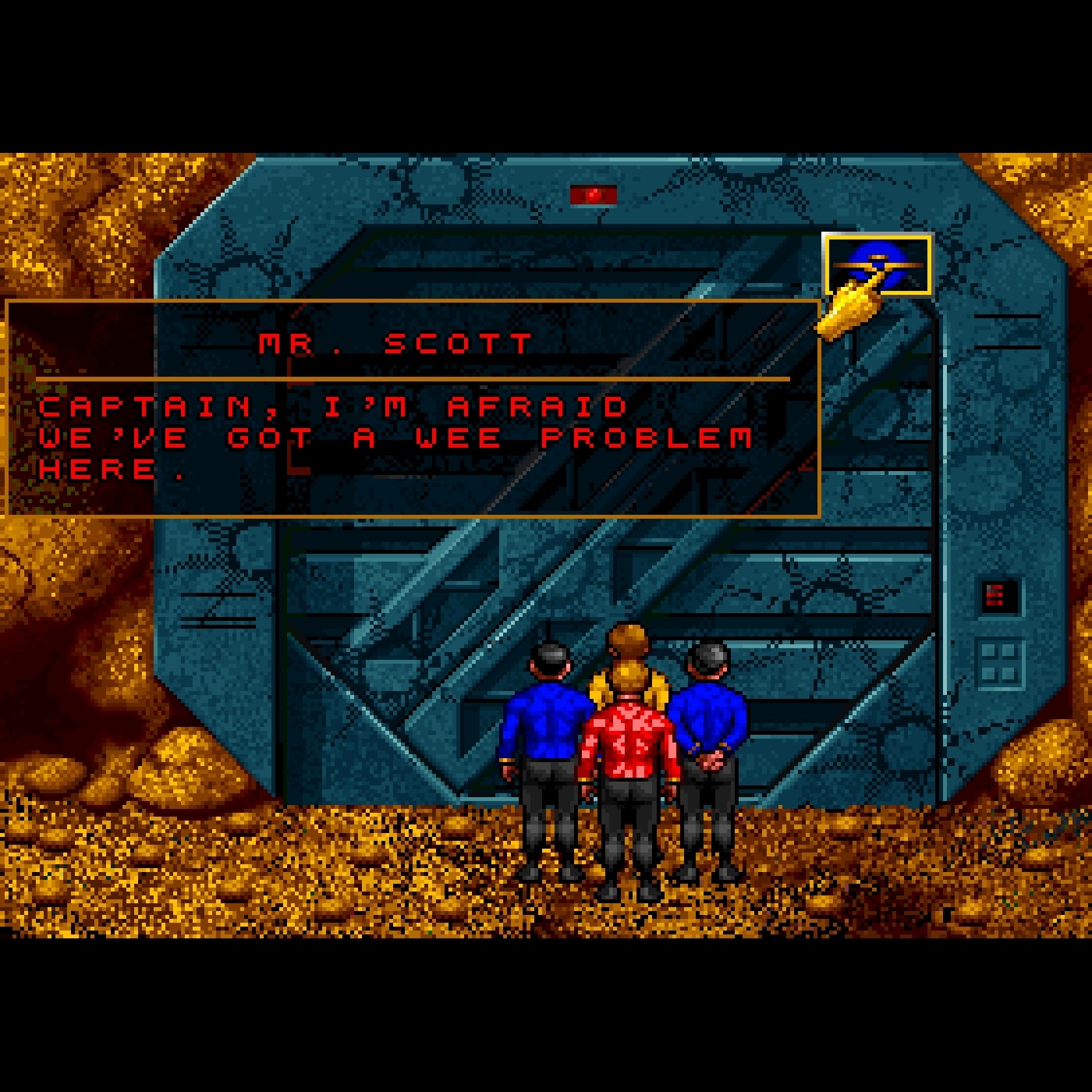
Task: Click the Enterprise icon beside the dialogue box
Action: [x=877, y=264]
